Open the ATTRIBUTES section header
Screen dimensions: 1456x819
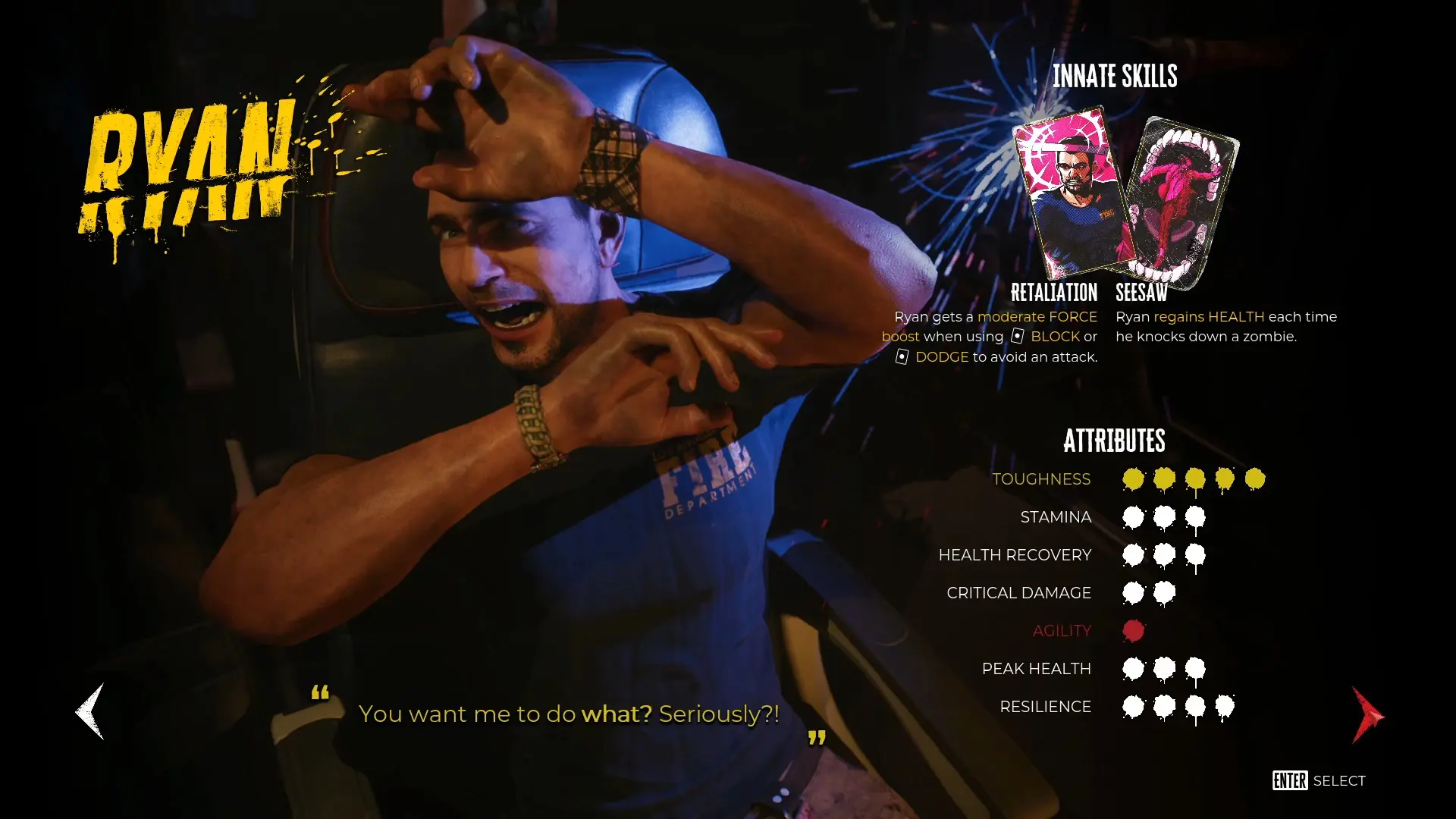tap(1115, 441)
